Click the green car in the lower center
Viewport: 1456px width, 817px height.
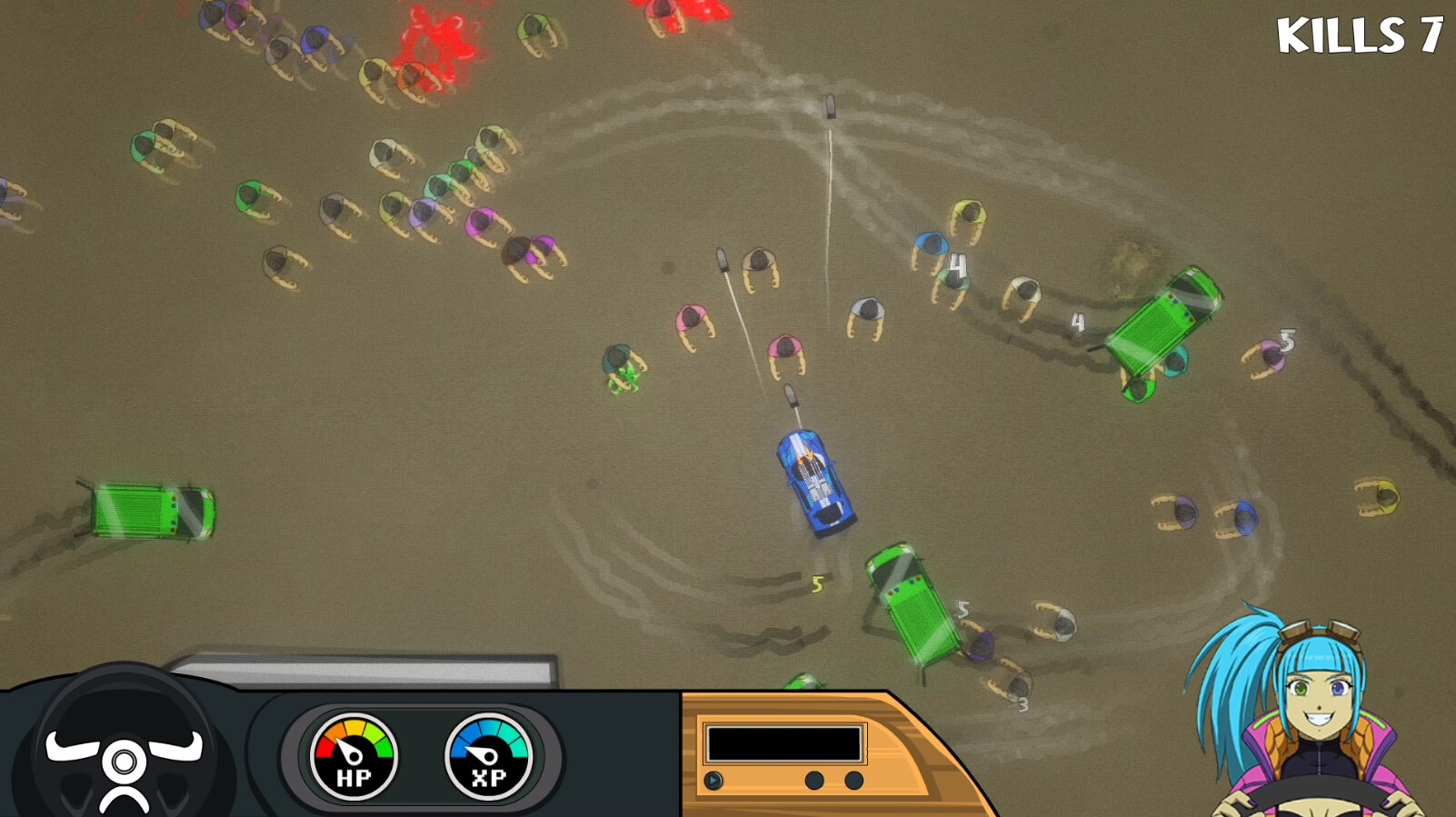pyautogui.click(x=911, y=602)
